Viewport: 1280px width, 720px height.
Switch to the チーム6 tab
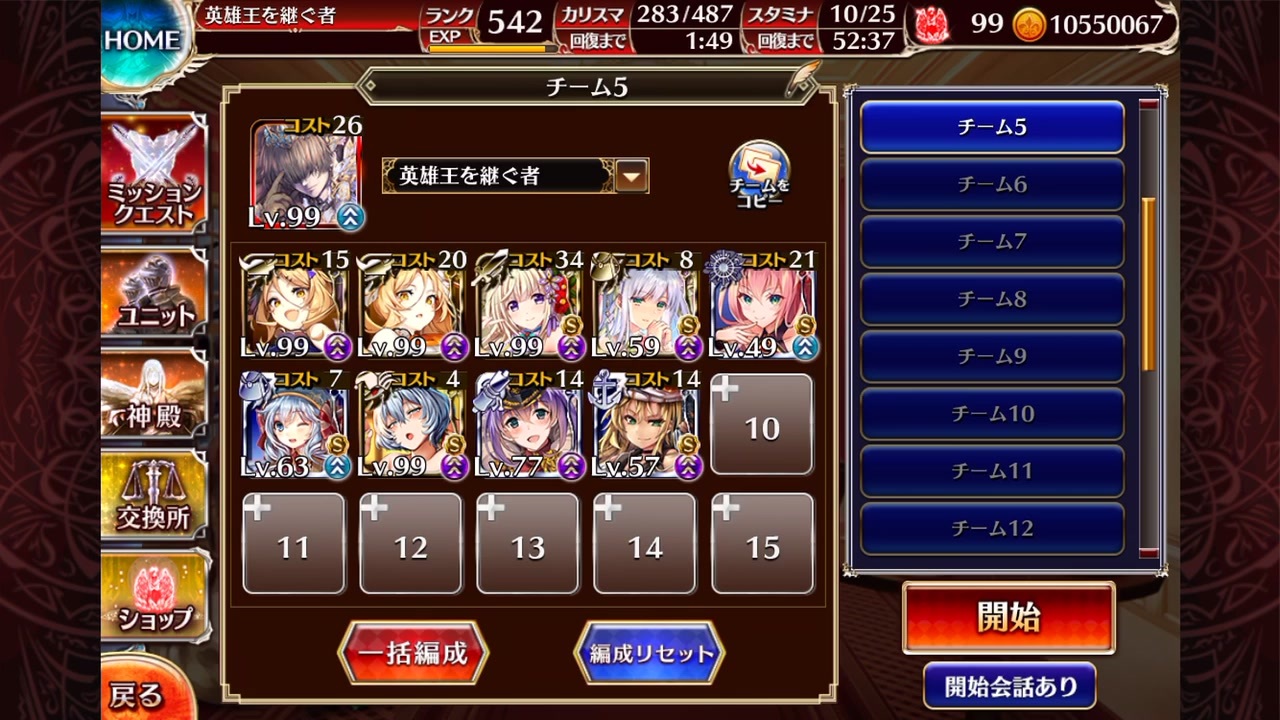pos(991,184)
